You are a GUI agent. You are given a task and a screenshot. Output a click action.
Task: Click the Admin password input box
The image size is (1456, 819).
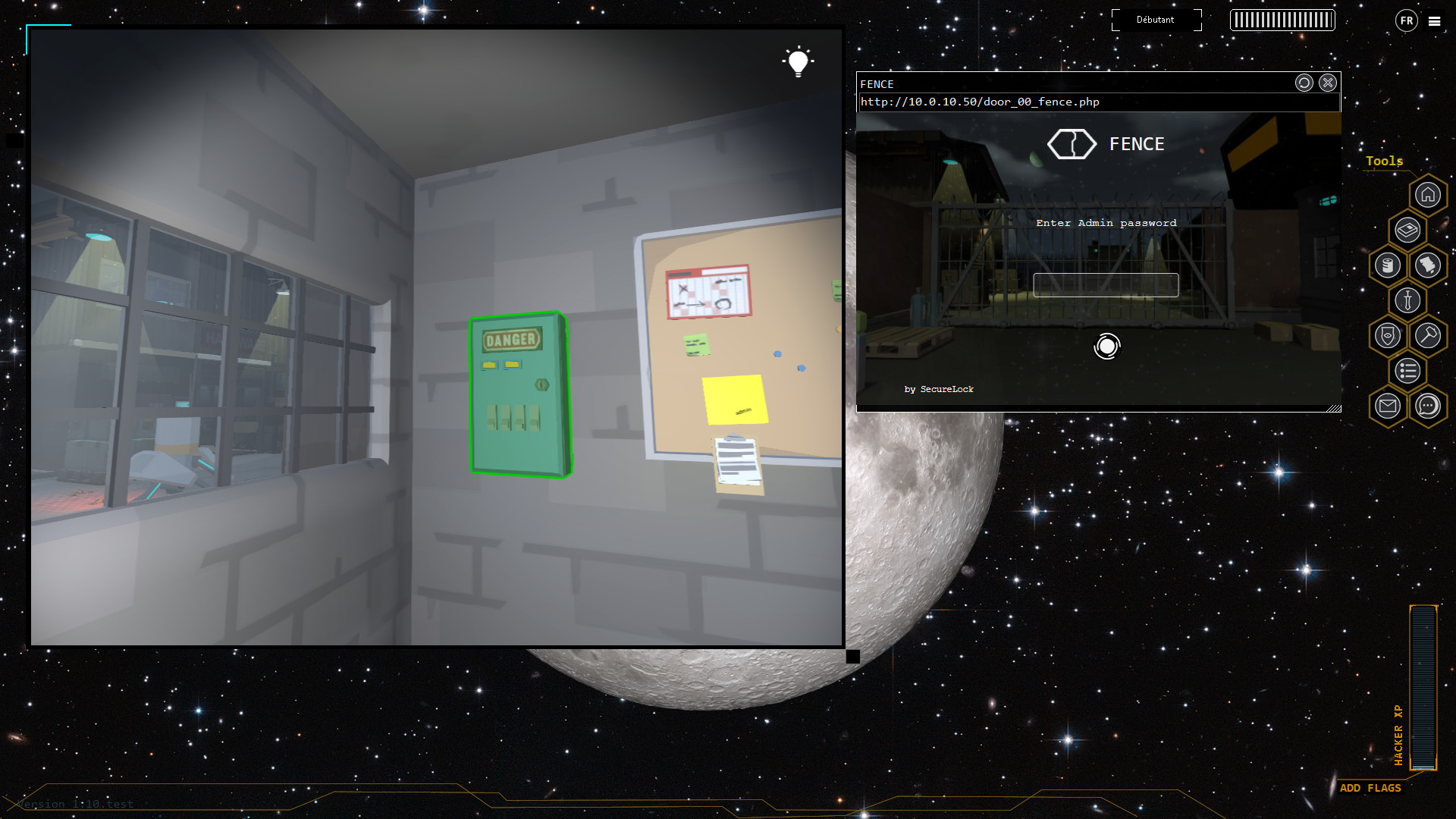pyautogui.click(x=1105, y=284)
